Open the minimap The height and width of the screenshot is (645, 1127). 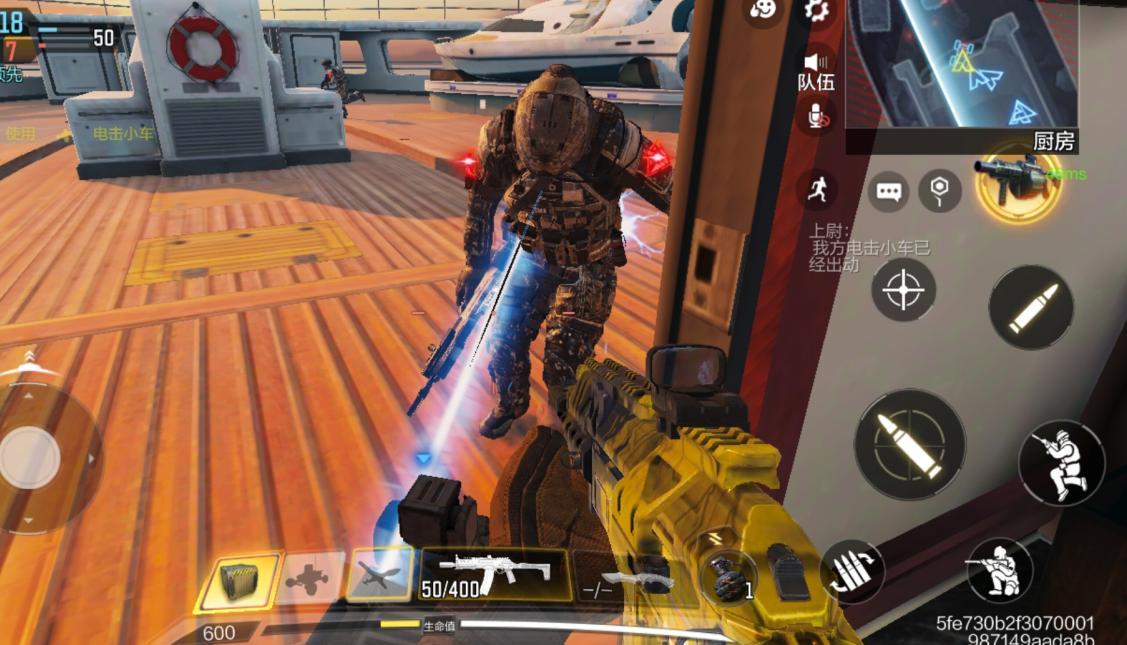961,65
